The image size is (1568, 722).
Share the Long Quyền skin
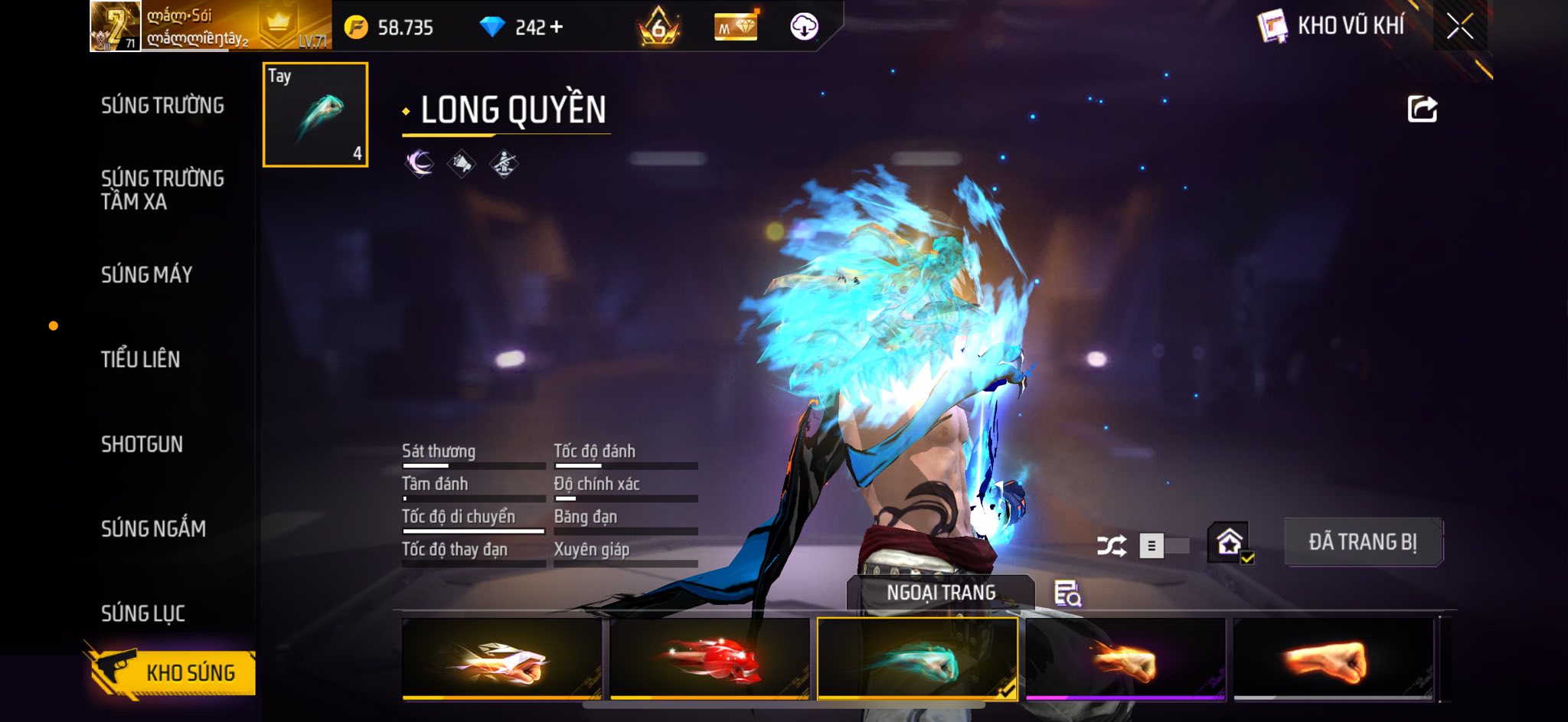[x=1422, y=109]
